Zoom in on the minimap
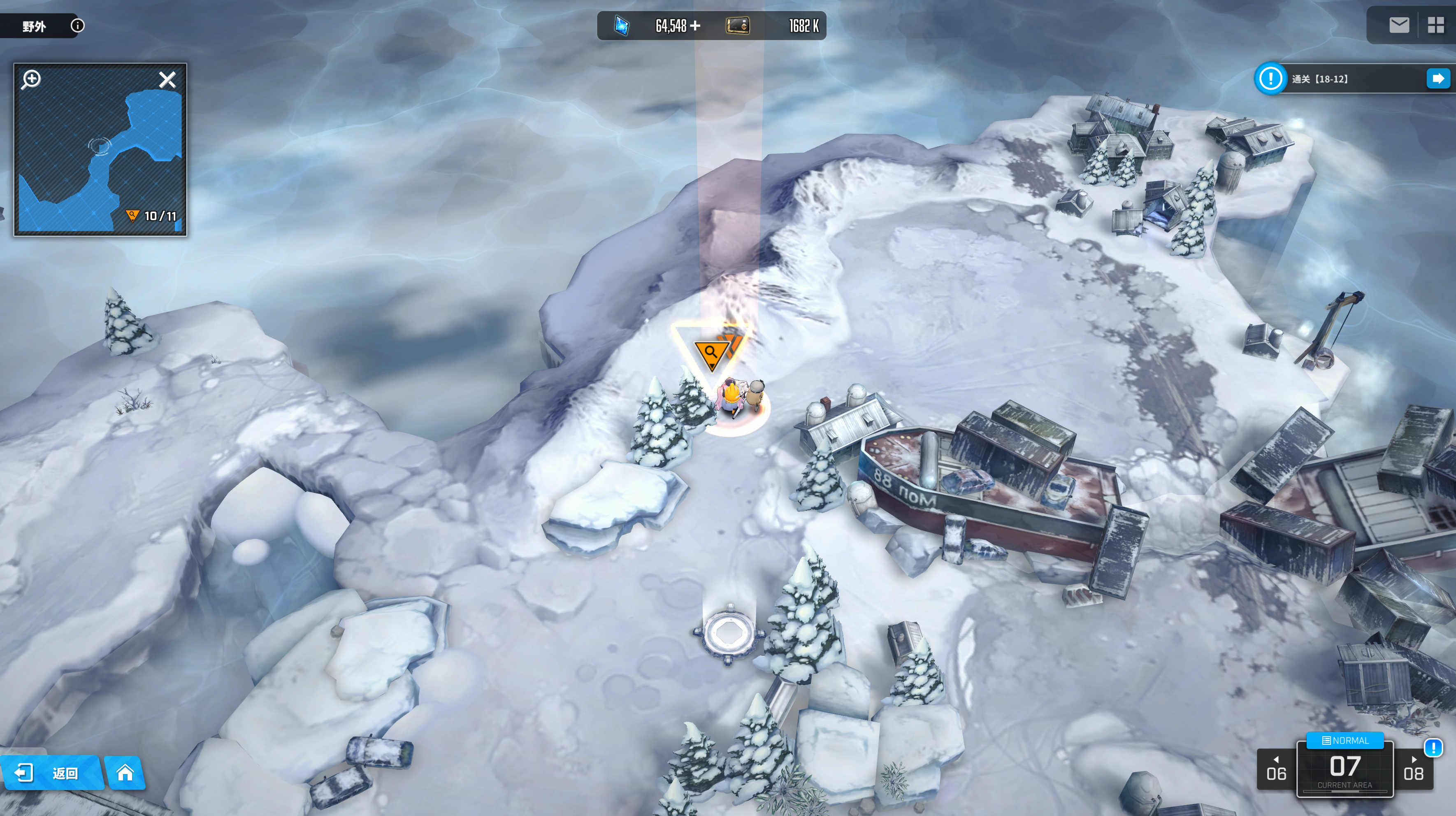The image size is (1456, 816). pos(31,79)
